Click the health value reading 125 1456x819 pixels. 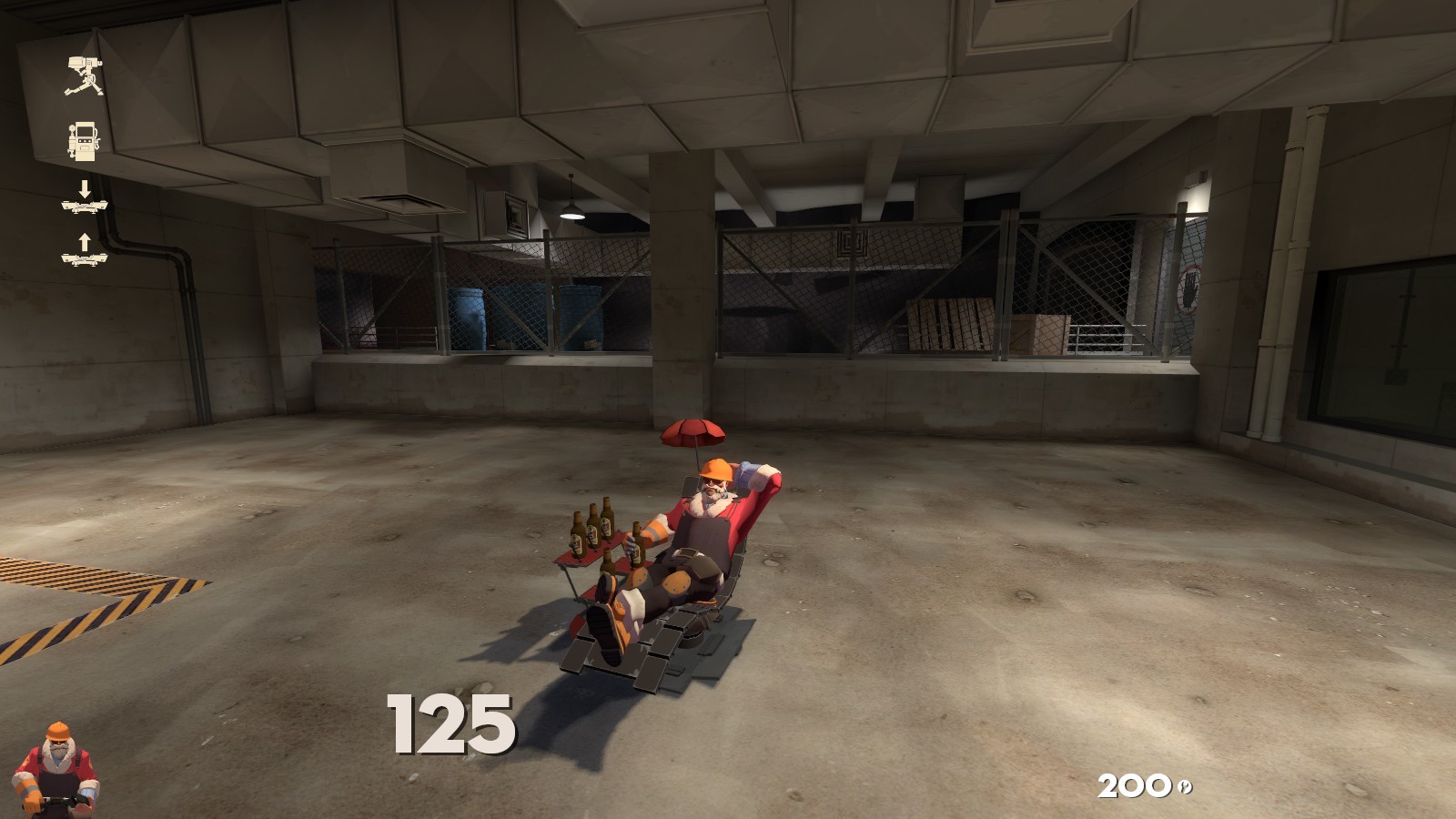click(x=450, y=722)
